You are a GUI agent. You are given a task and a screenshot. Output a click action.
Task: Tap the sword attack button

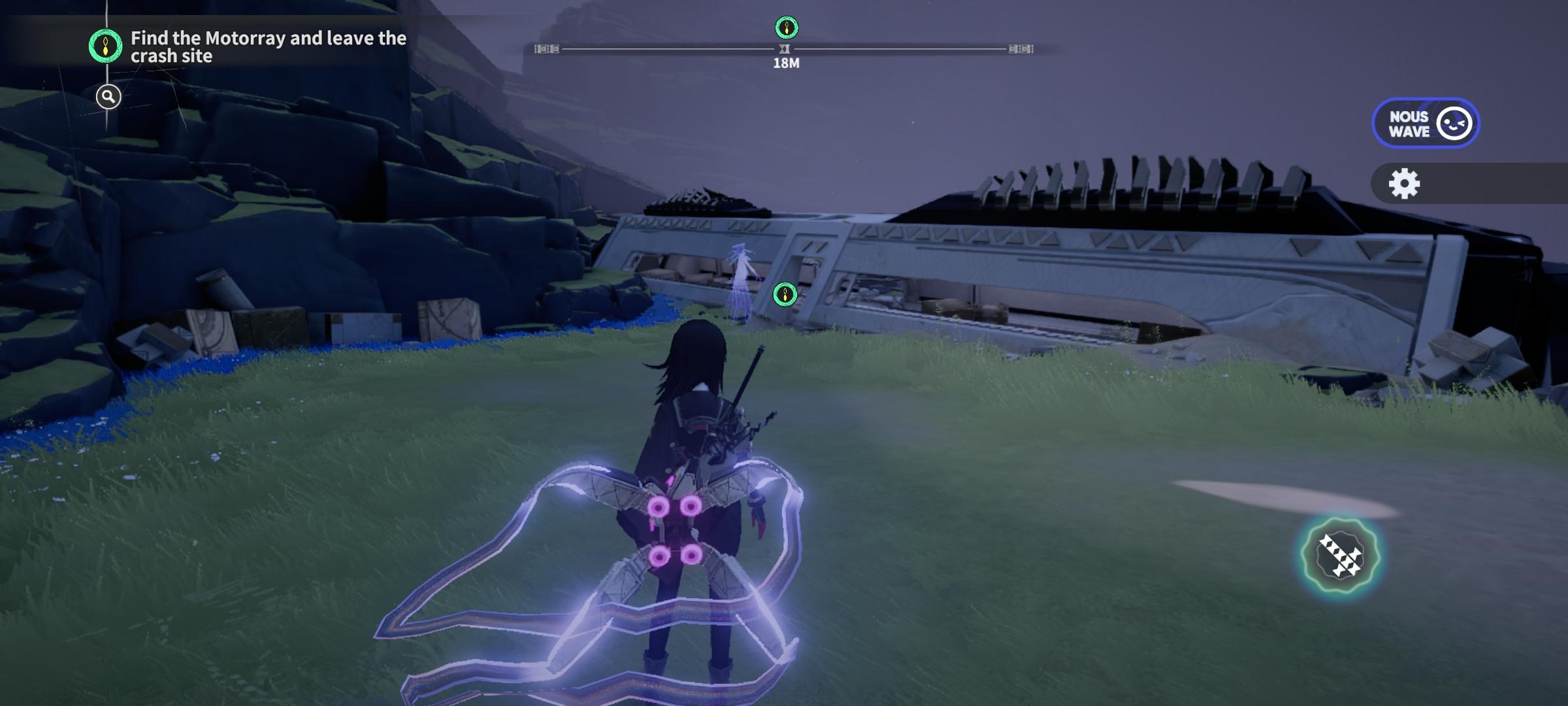pyautogui.click(x=1339, y=556)
